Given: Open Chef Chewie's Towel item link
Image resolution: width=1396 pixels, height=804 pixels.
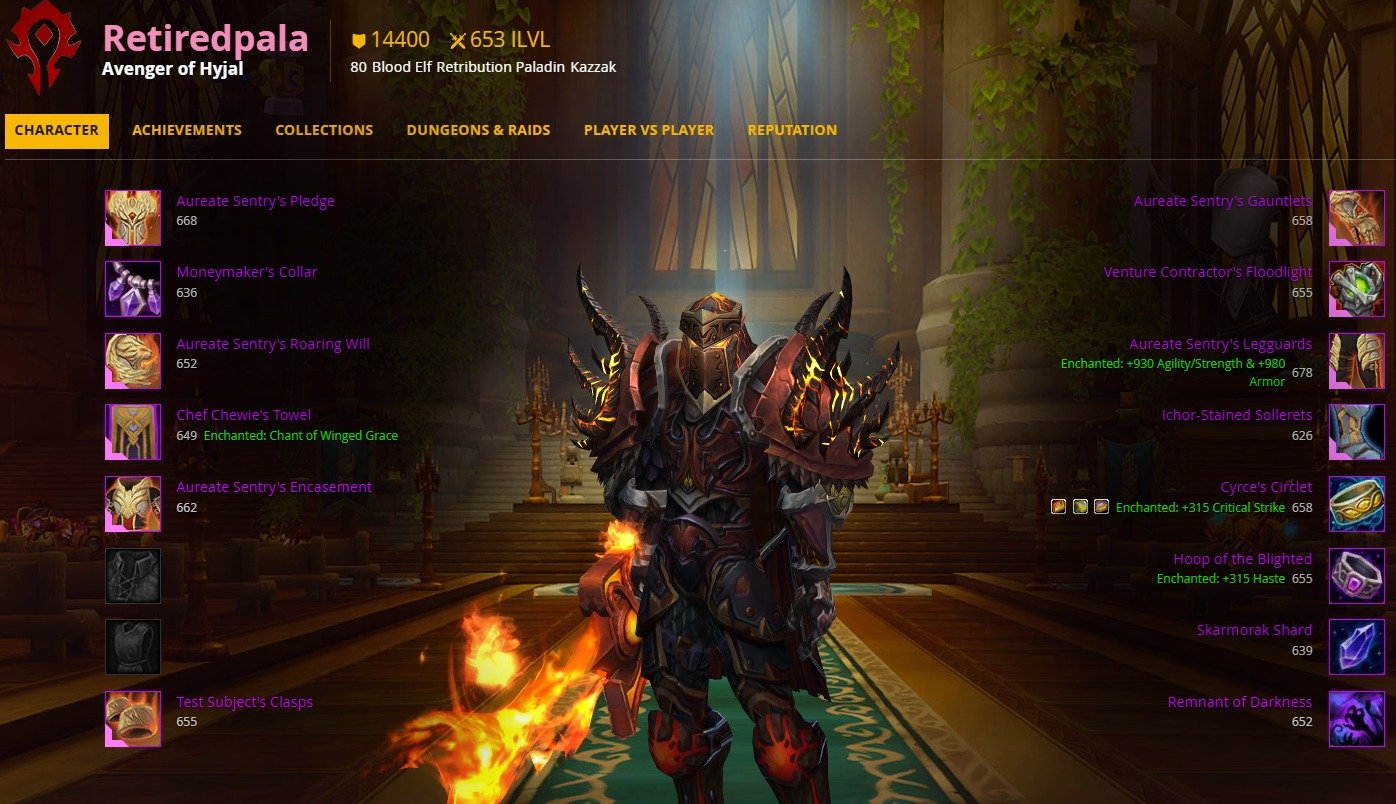Looking at the screenshot, I should (x=243, y=415).
